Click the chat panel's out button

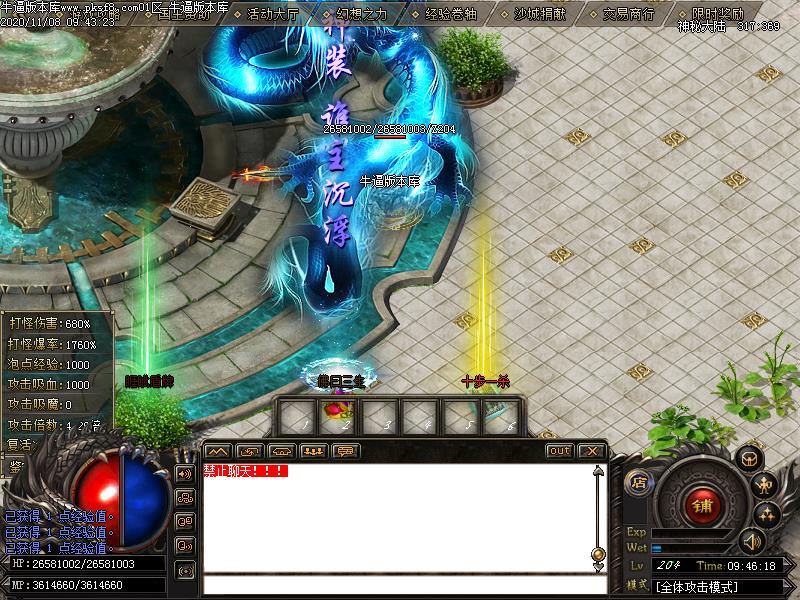click(560, 451)
